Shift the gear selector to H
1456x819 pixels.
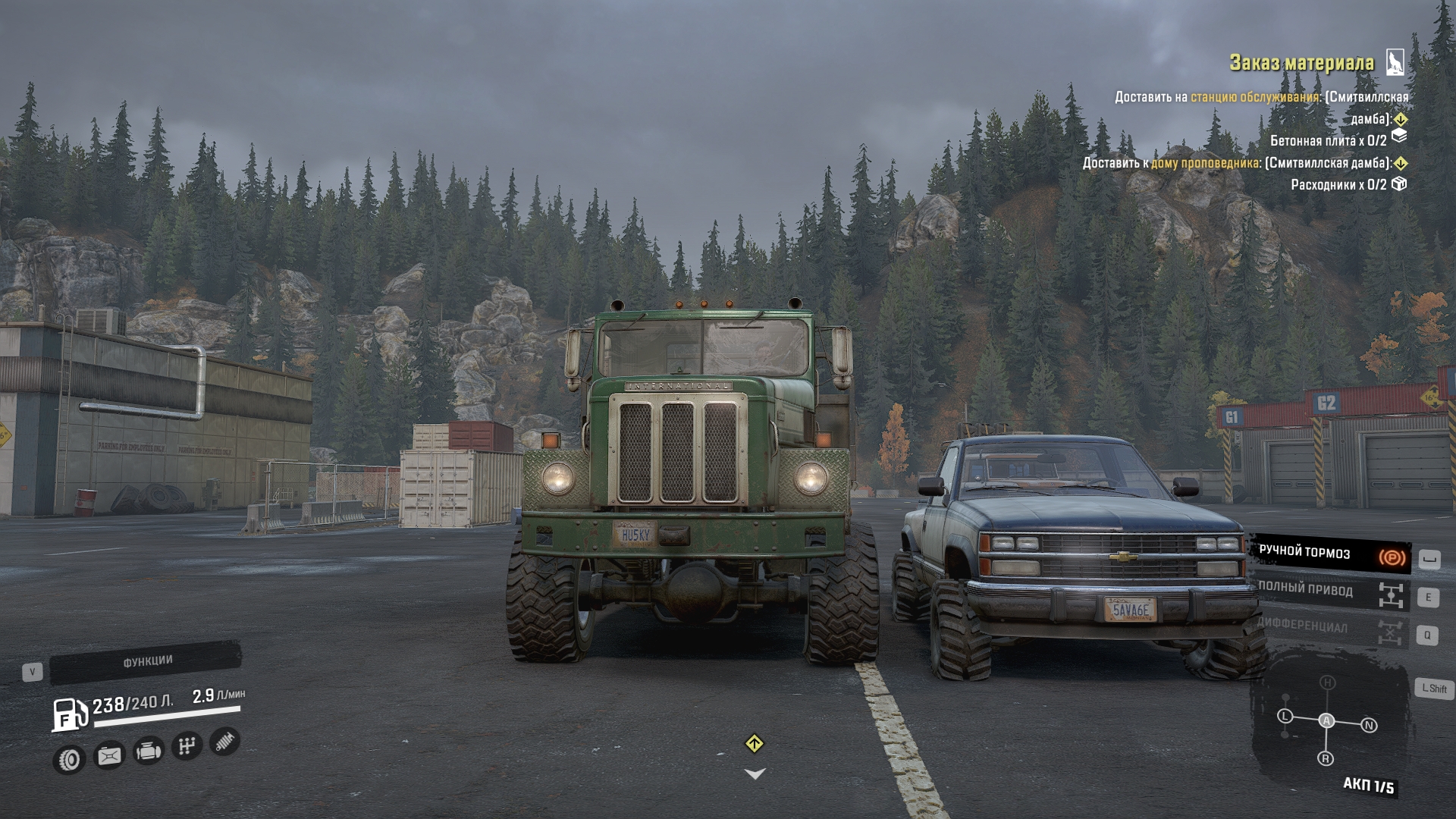1327,682
